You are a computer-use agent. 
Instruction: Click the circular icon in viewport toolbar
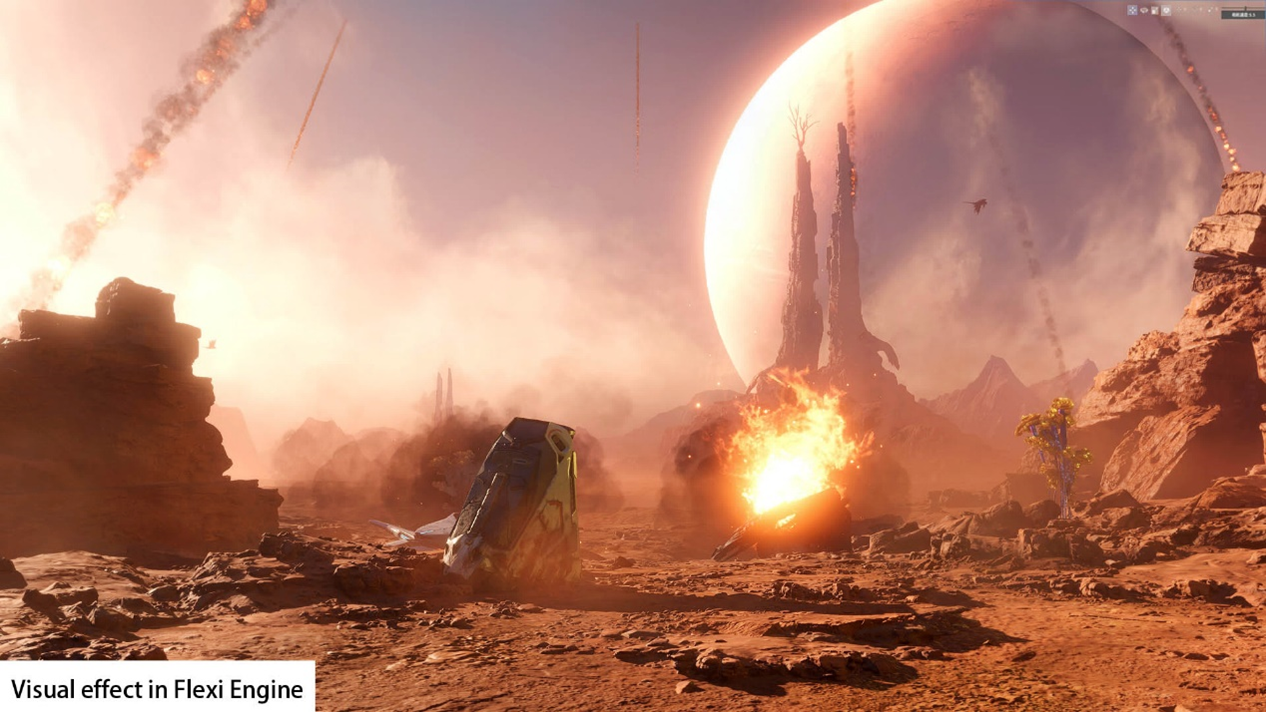(x=1166, y=10)
